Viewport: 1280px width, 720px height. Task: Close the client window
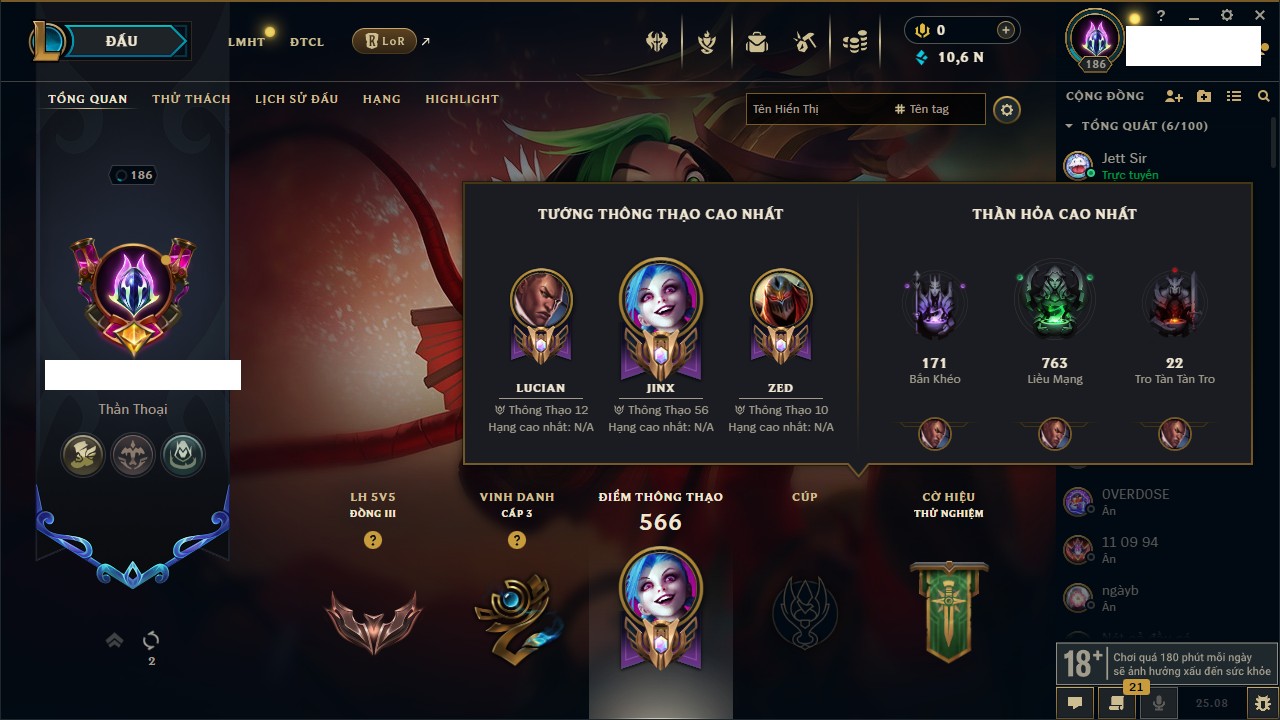1258,16
